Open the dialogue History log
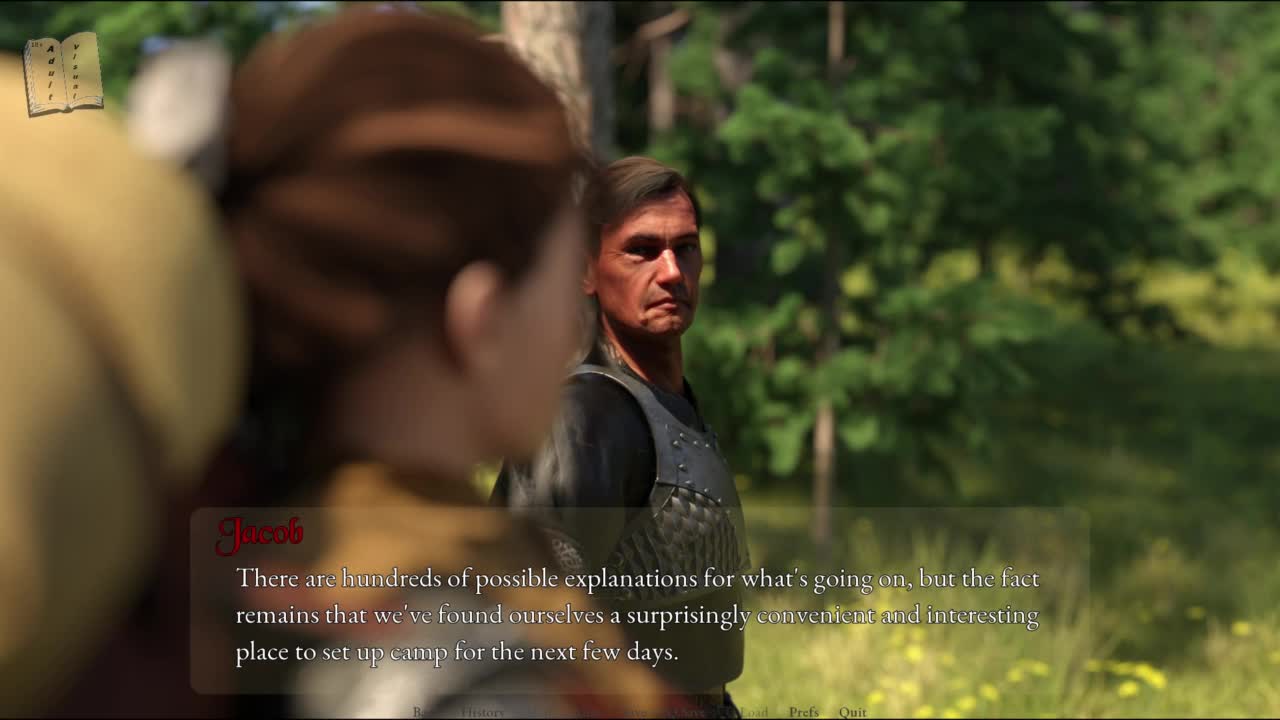 click(482, 712)
